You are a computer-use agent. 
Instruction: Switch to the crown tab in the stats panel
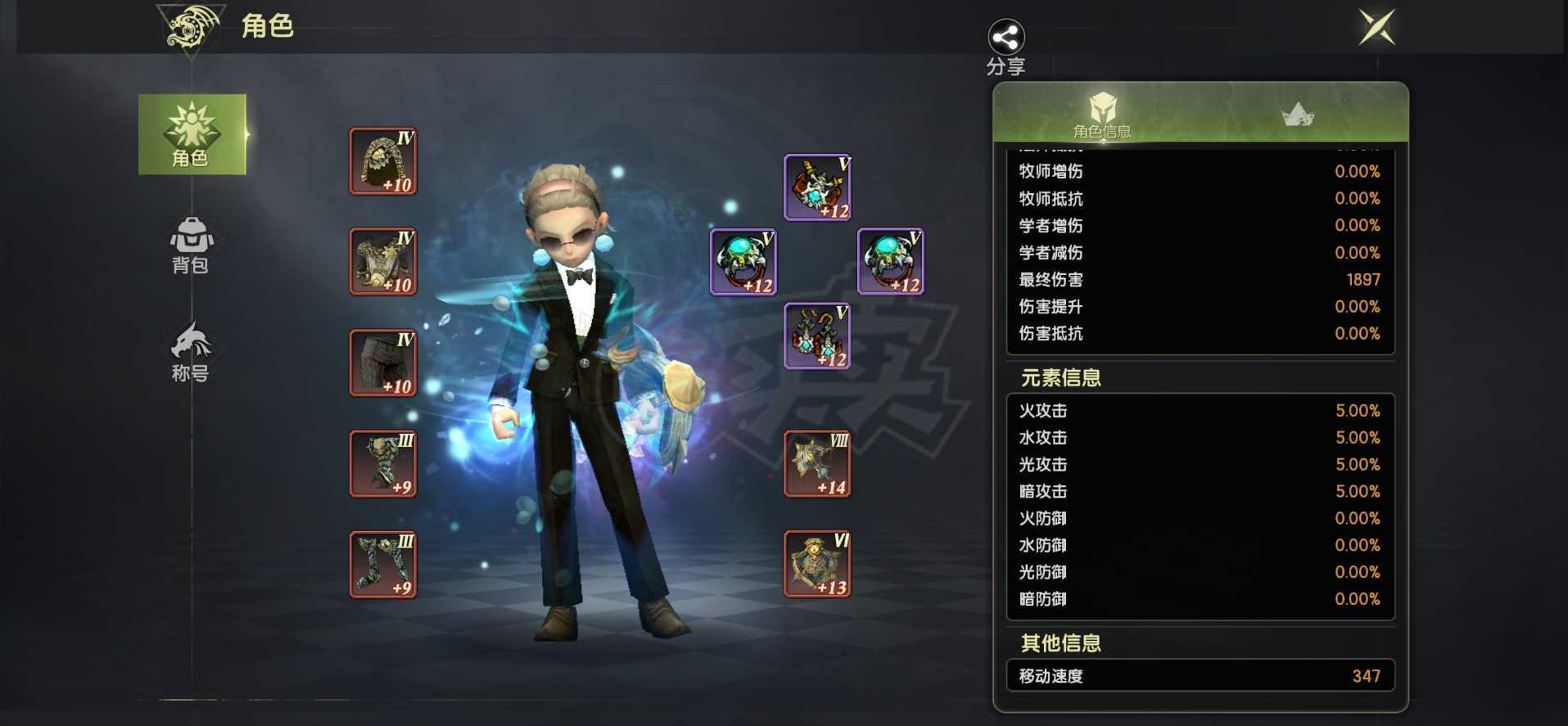(1298, 115)
